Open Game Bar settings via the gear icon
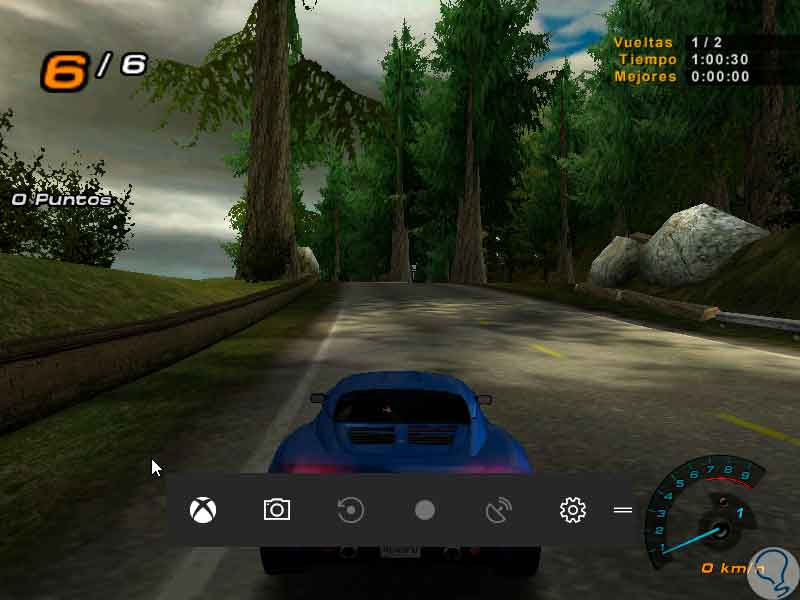The height and width of the screenshot is (600, 800). [x=572, y=511]
